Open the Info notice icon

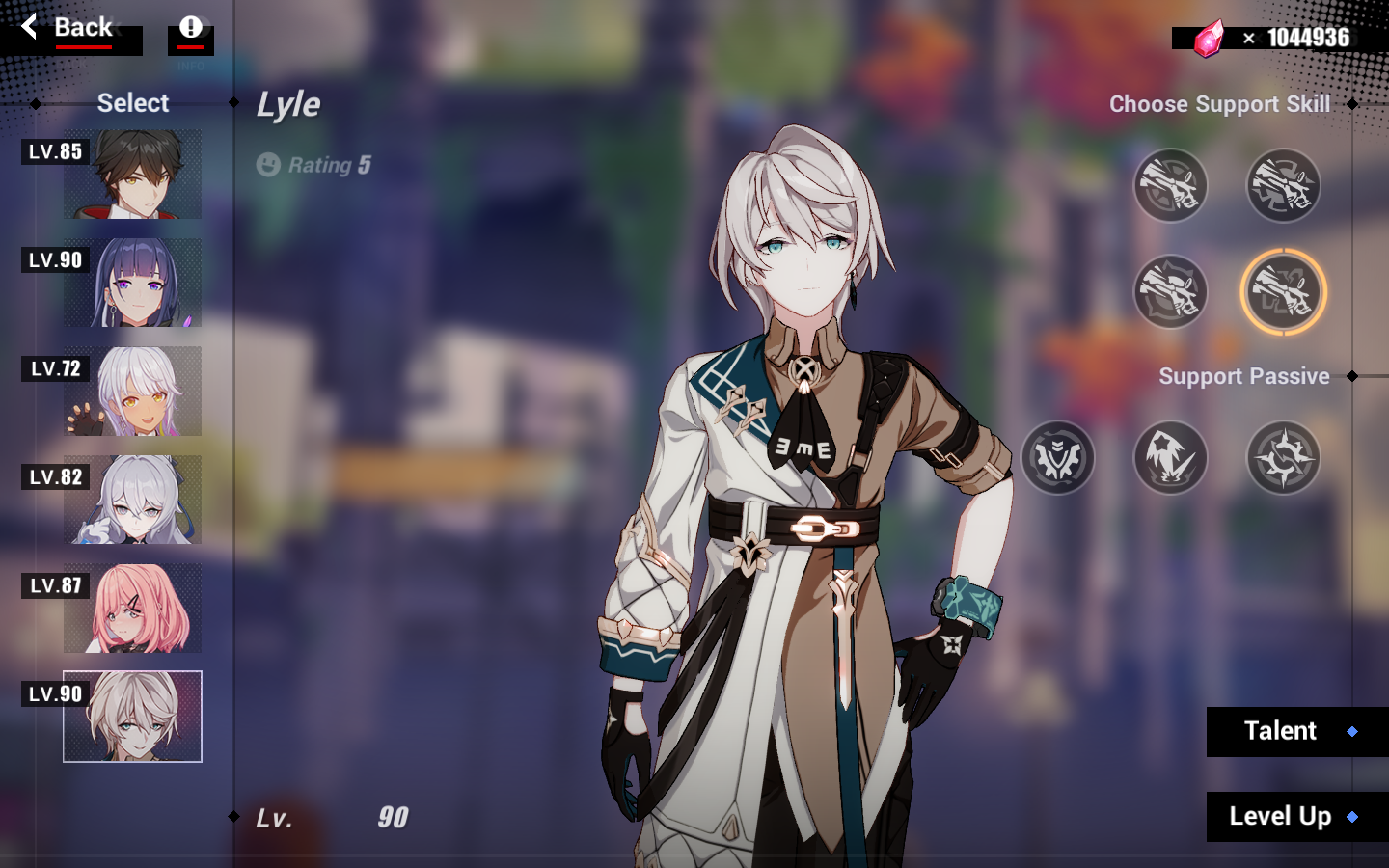coord(189,27)
